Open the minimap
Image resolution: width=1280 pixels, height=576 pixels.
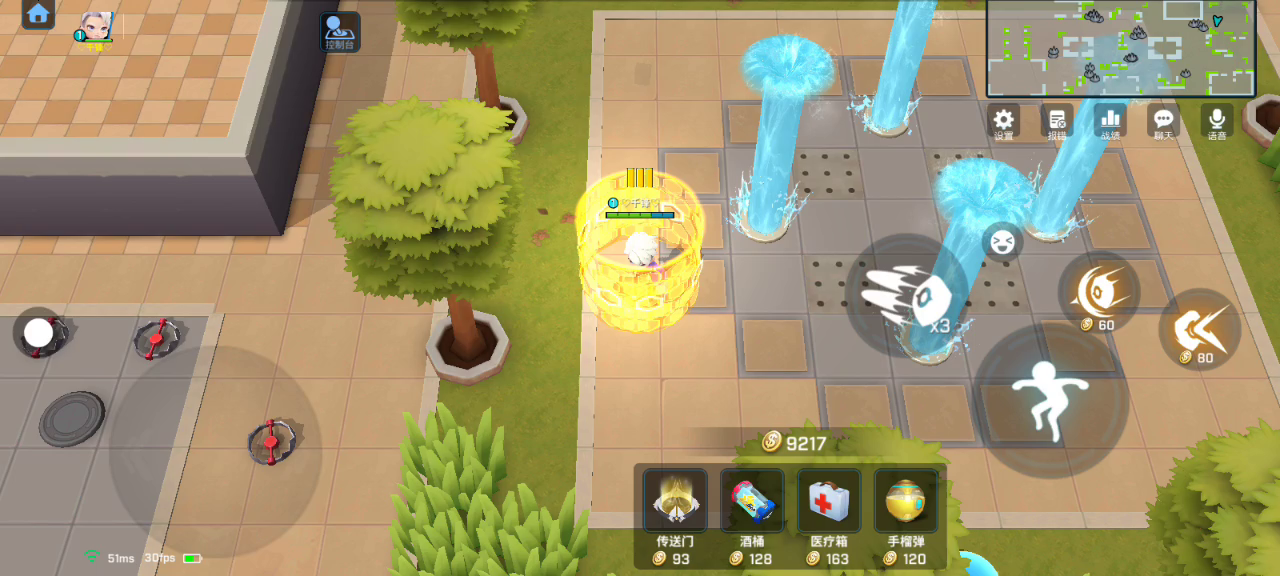click(1120, 48)
